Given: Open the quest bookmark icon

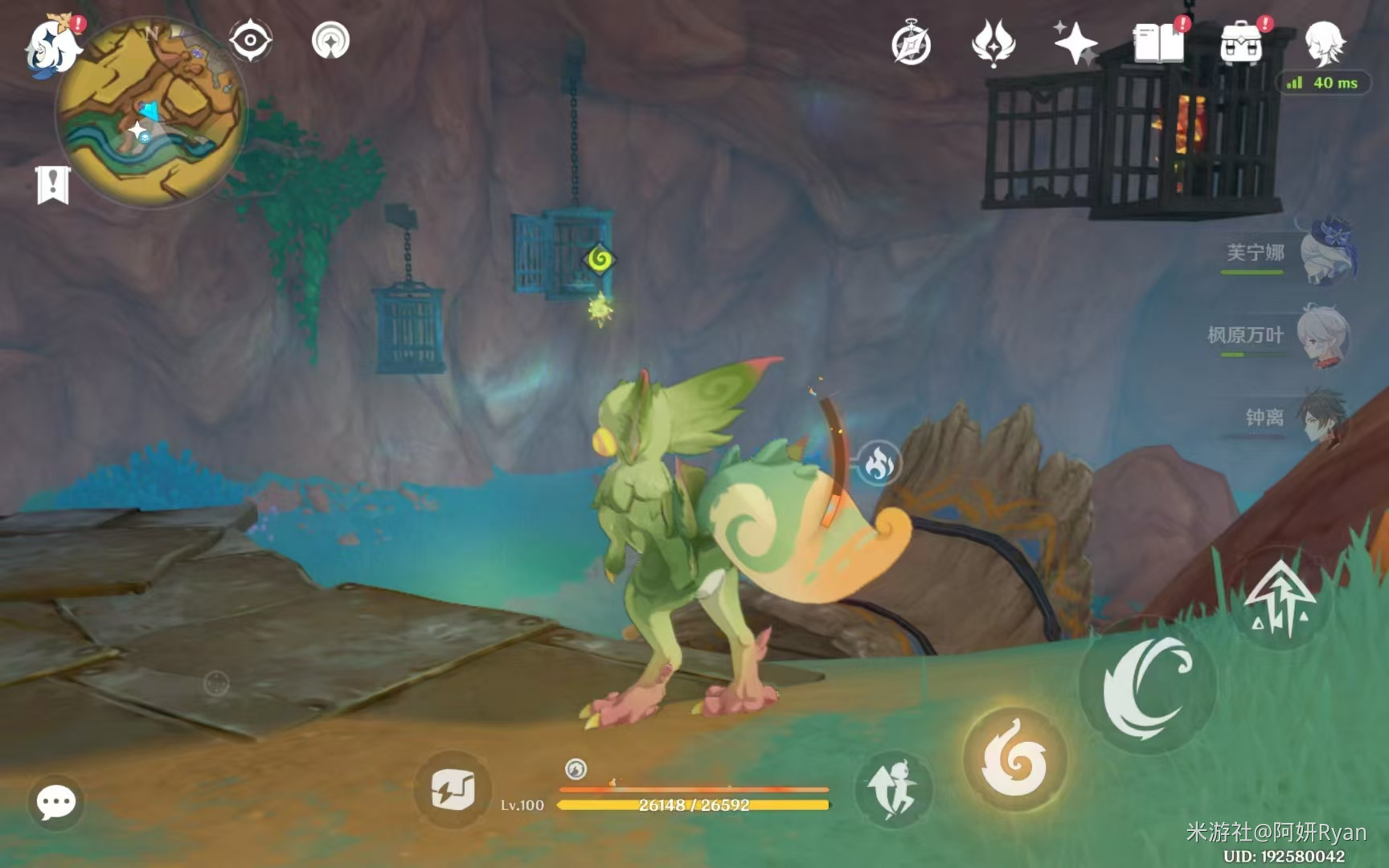Looking at the screenshot, I should [x=53, y=186].
